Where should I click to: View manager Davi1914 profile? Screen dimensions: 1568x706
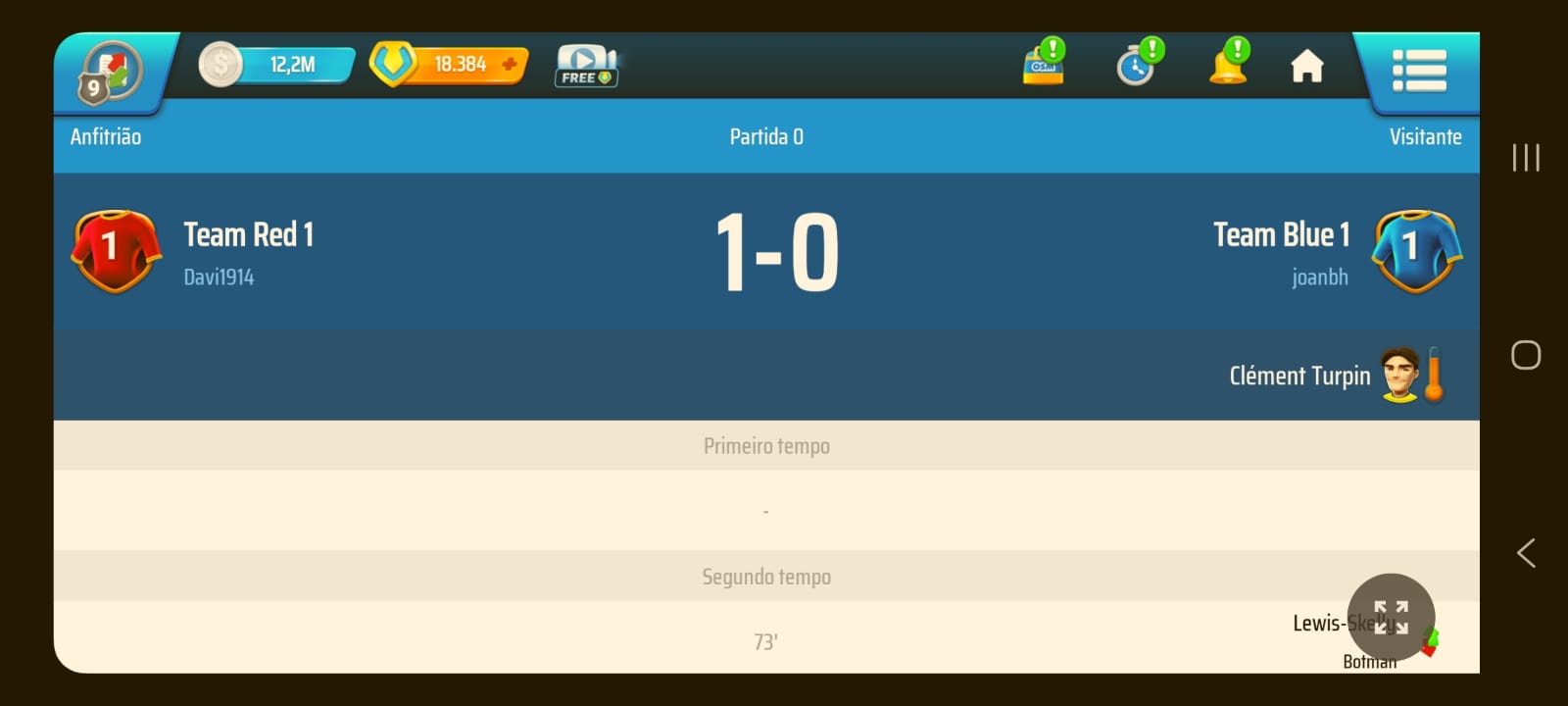click(219, 277)
